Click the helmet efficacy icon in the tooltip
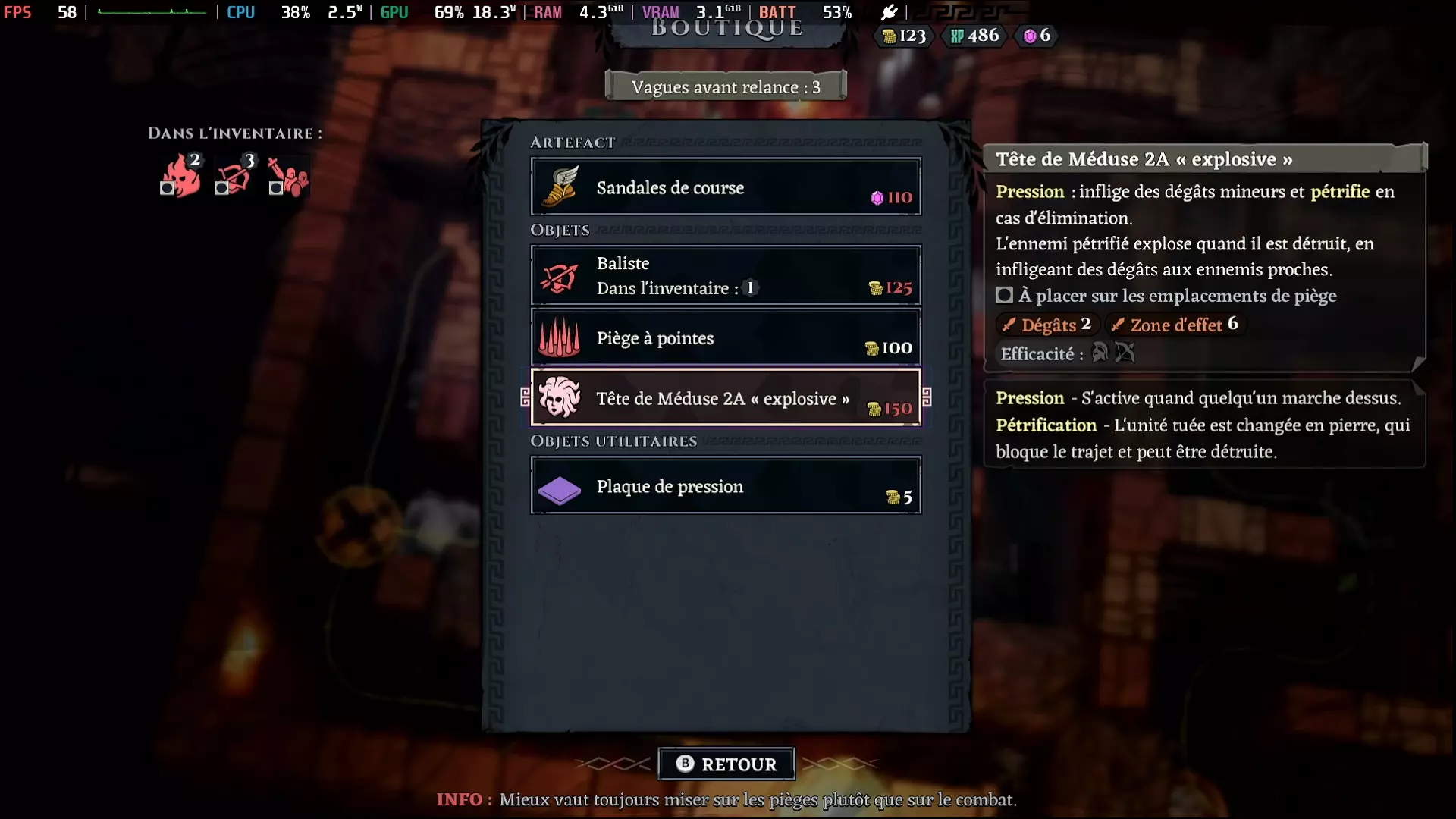This screenshot has height=819, width=1456. (x=1100, y=352)
